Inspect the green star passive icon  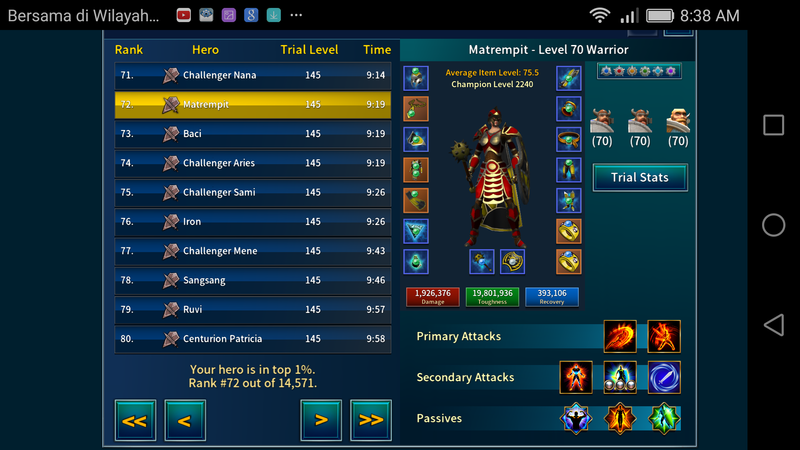[x=664, y=418]
